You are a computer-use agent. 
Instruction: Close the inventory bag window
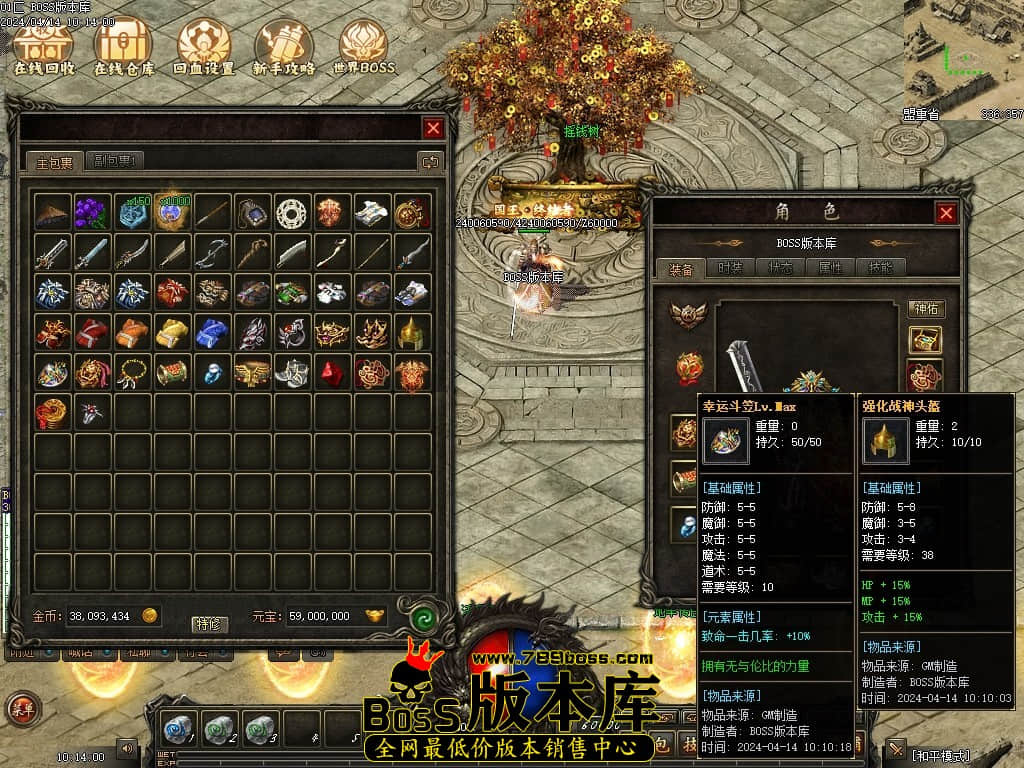click(433, 128)
